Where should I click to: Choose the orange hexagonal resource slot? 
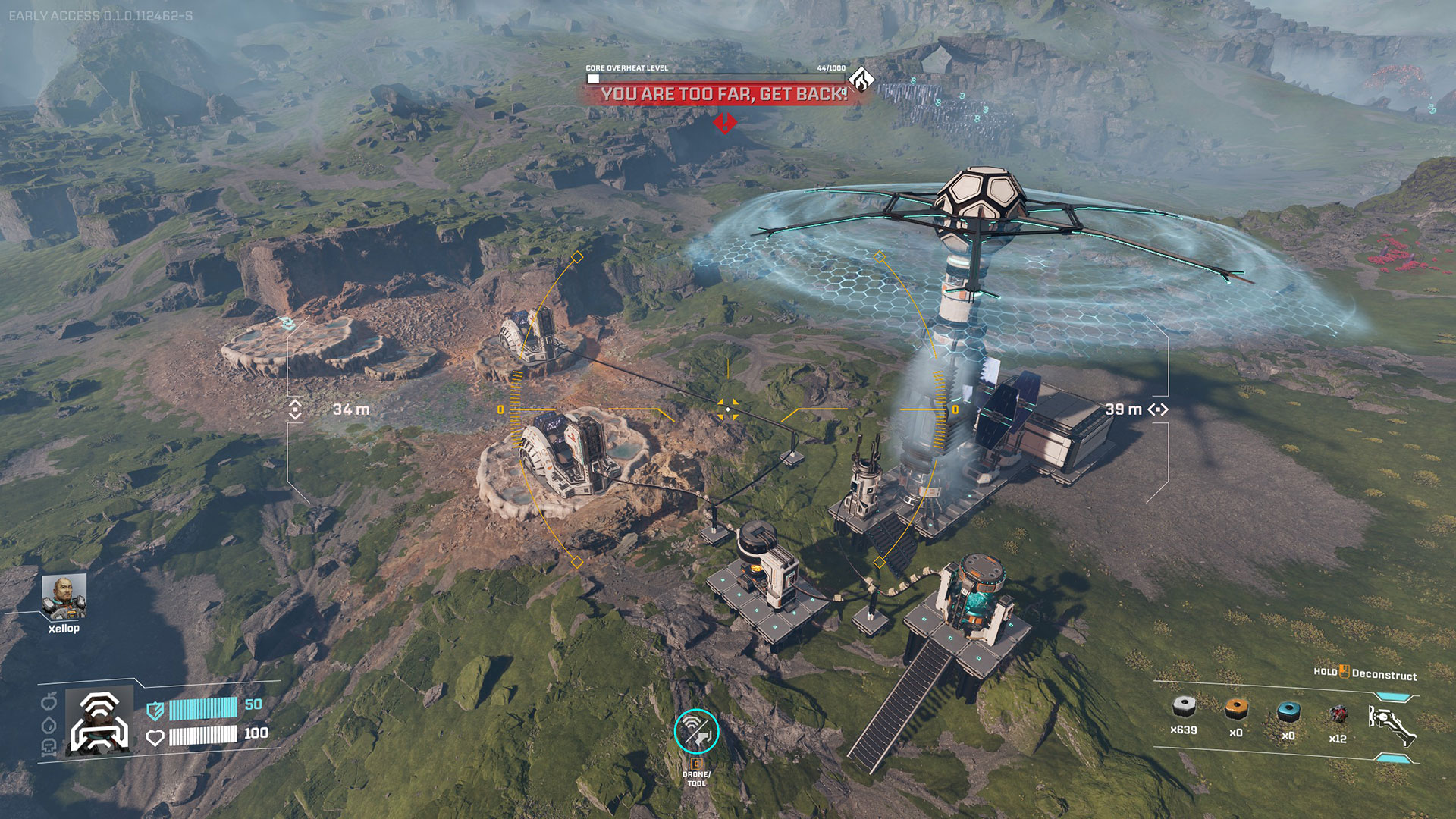(x=1236, y=709)
